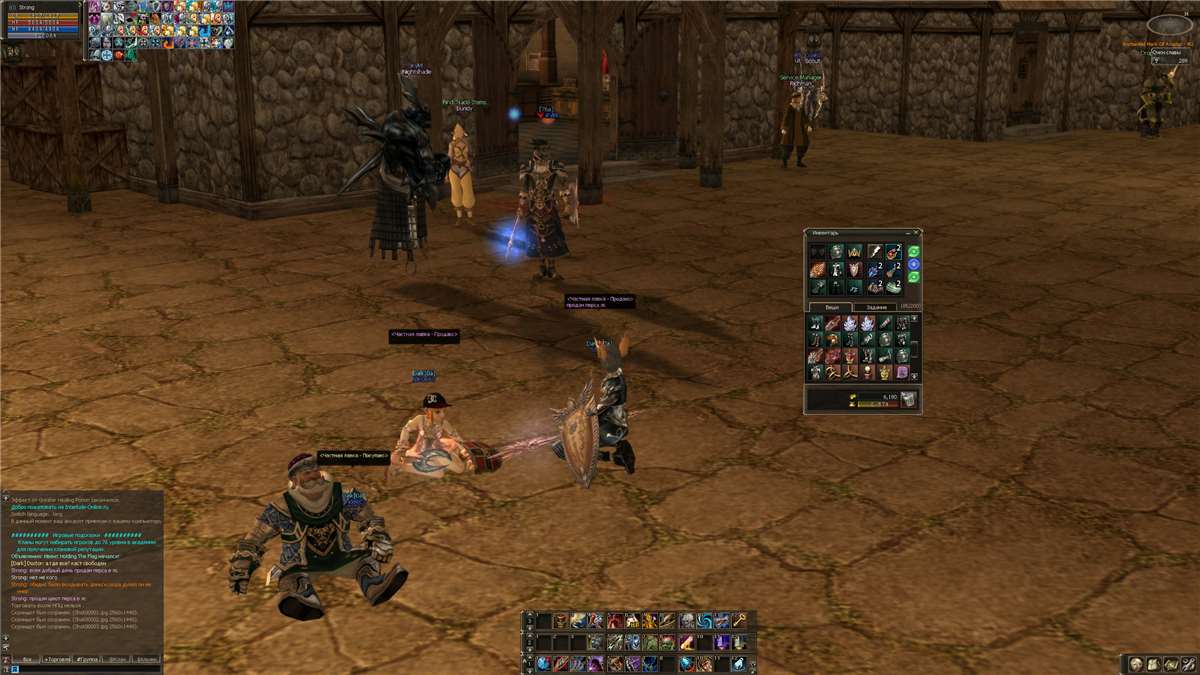Open the first icon in the bottom-right menu bar
Image resolution: width=1200 pixels, height=675 pixels.
click(1136, 664)
